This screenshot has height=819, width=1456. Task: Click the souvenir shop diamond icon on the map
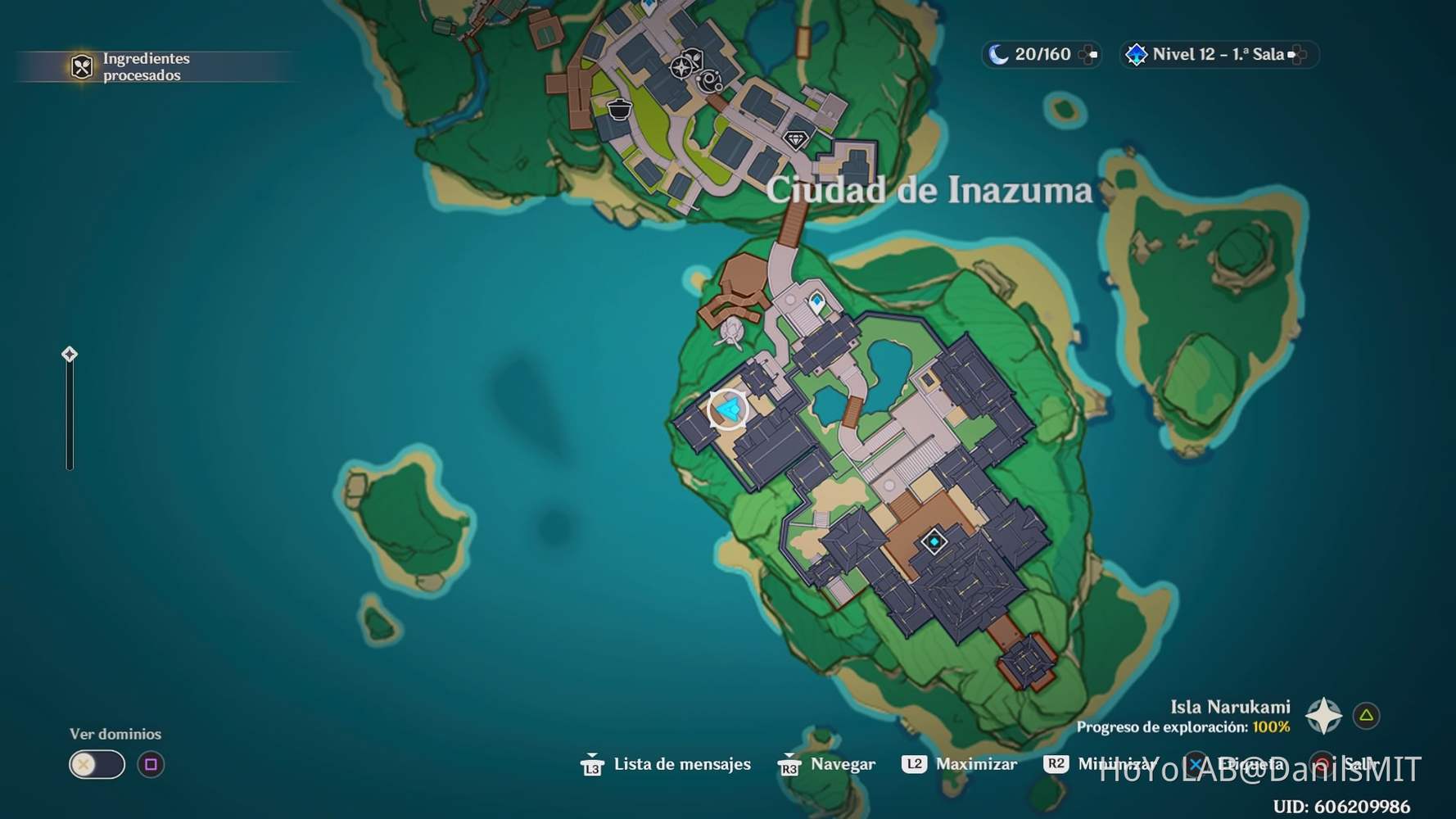[796, 141]
